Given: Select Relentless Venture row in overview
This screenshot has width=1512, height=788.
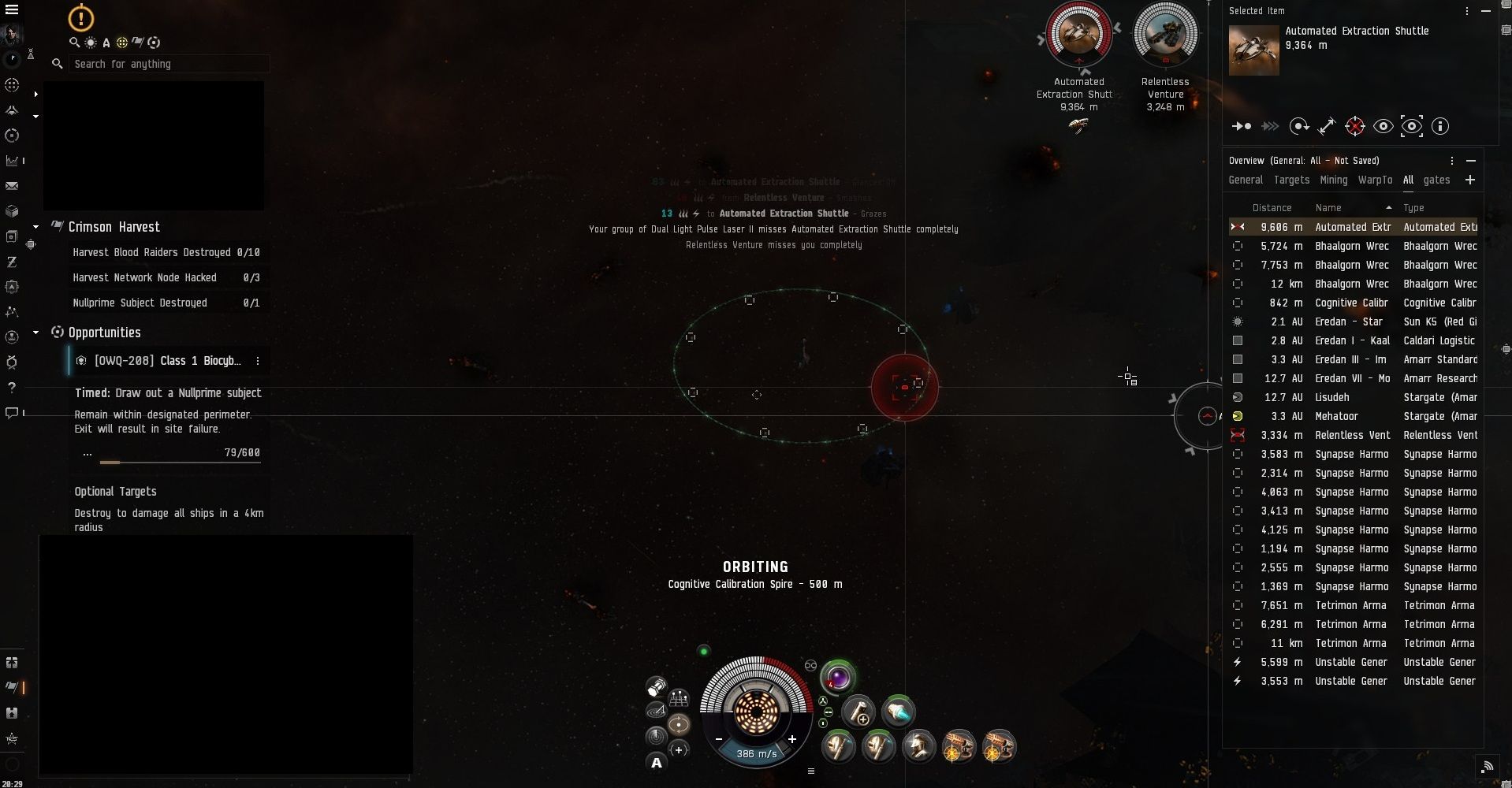Looking at the screenshot, I should tap(1353, 435).
